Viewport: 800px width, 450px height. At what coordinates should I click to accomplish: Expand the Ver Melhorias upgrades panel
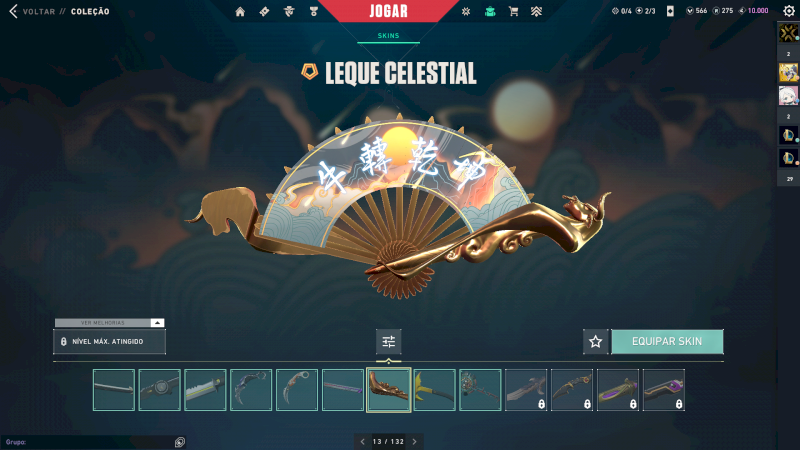[x=157, y=323]
